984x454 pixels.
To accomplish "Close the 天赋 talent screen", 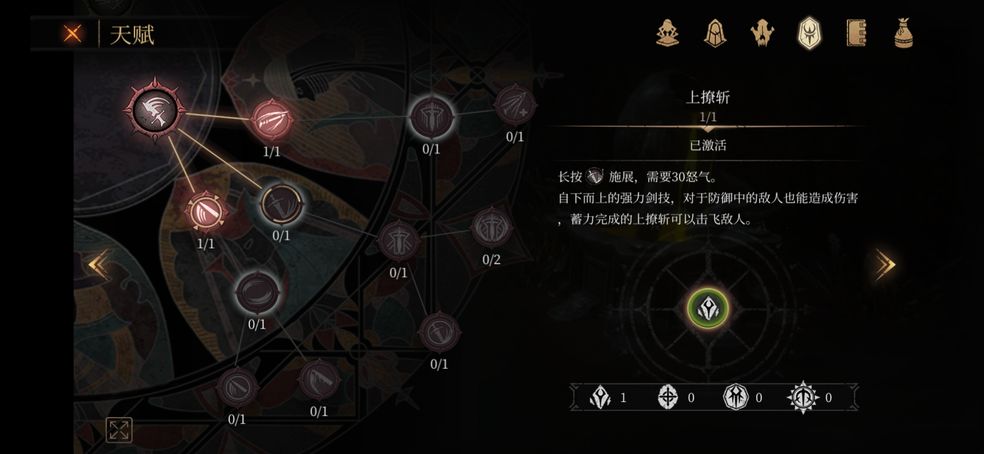I will [73, 33].
